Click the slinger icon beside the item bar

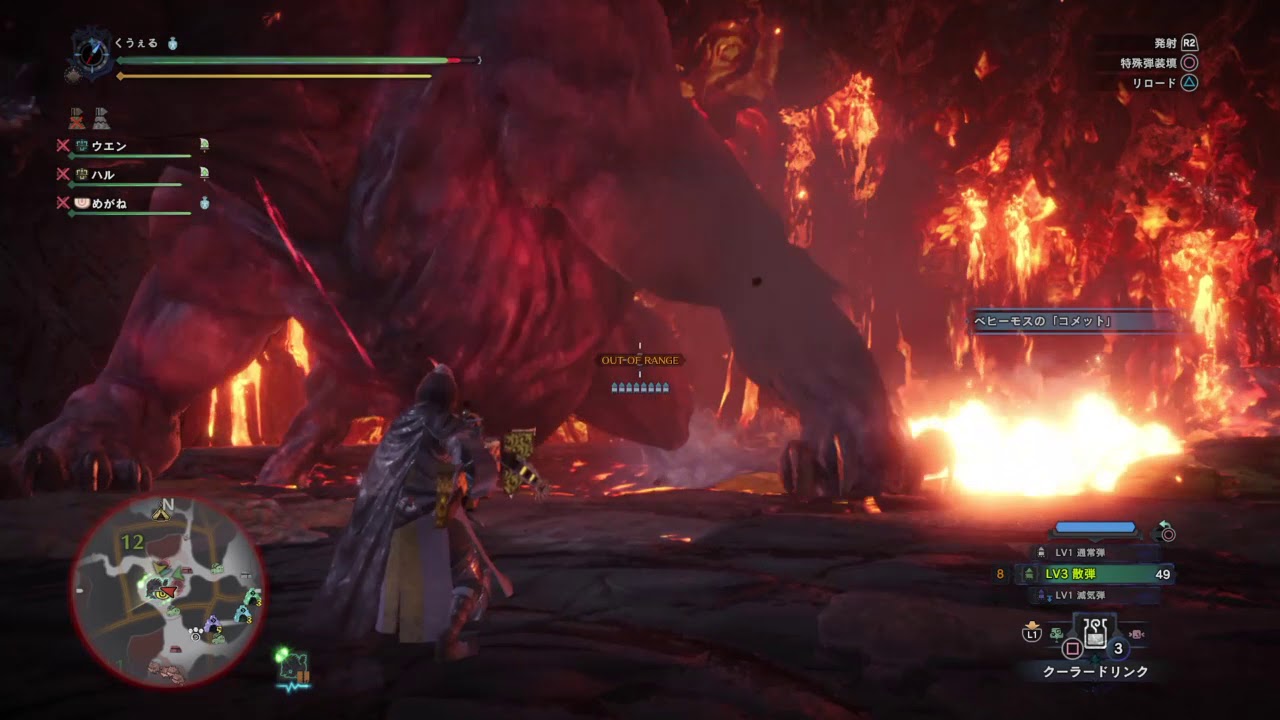coord(1136,634)
